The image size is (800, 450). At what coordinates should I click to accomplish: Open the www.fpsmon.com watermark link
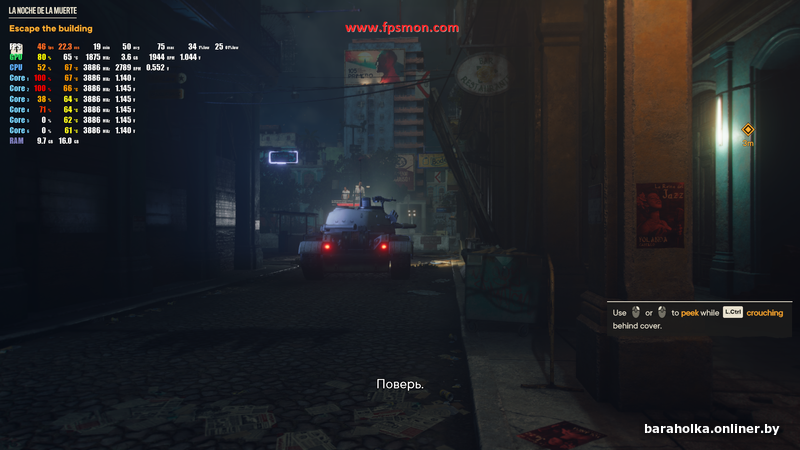coord(402,29)
